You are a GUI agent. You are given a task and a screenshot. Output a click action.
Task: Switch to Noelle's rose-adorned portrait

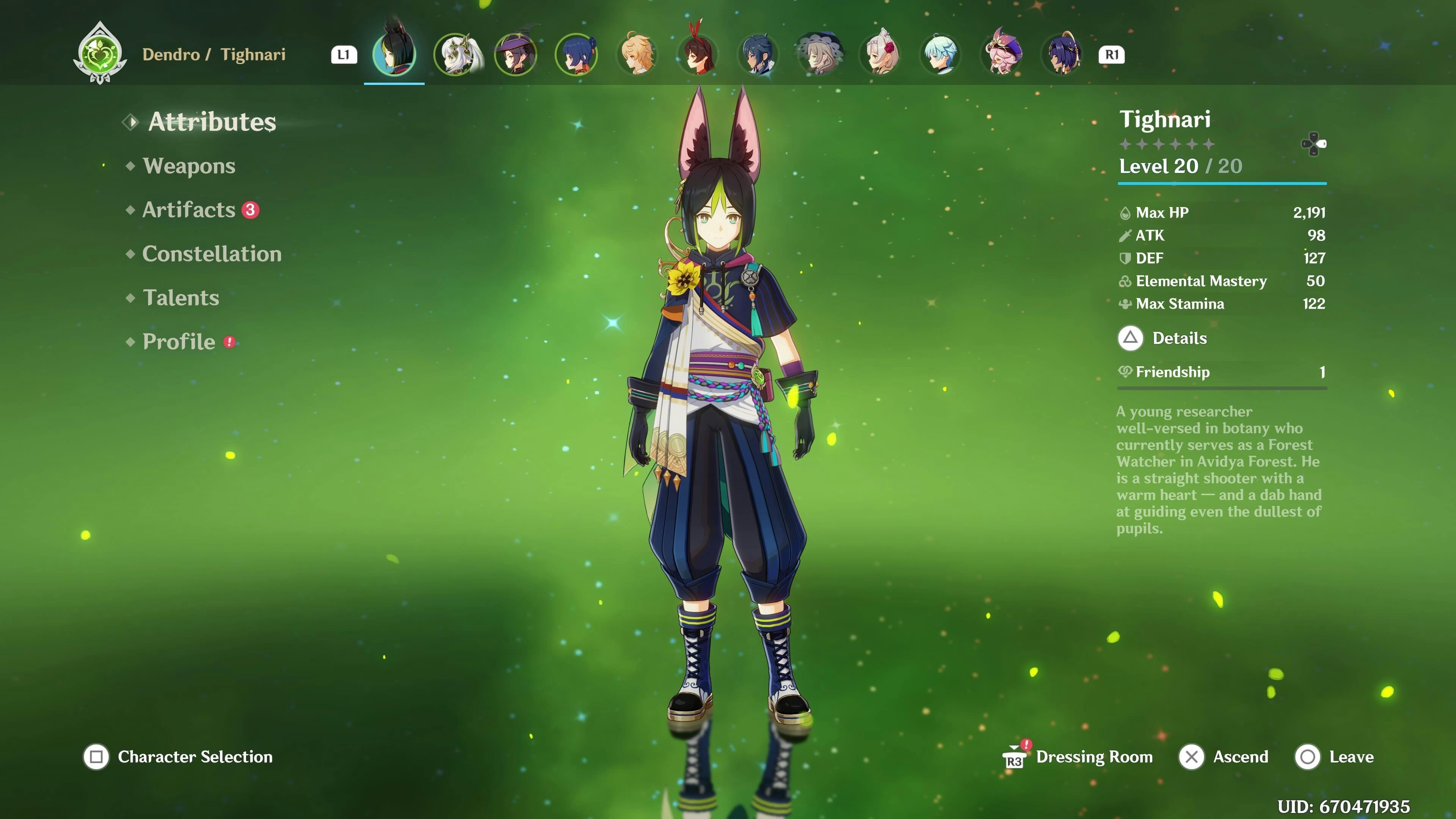(x=880, y=54)
